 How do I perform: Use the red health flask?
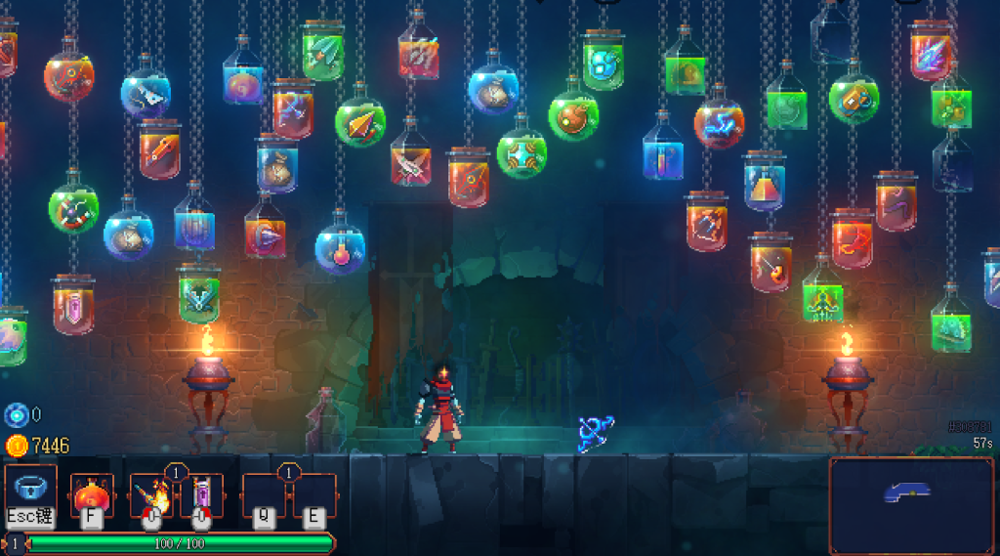point(91,494)
